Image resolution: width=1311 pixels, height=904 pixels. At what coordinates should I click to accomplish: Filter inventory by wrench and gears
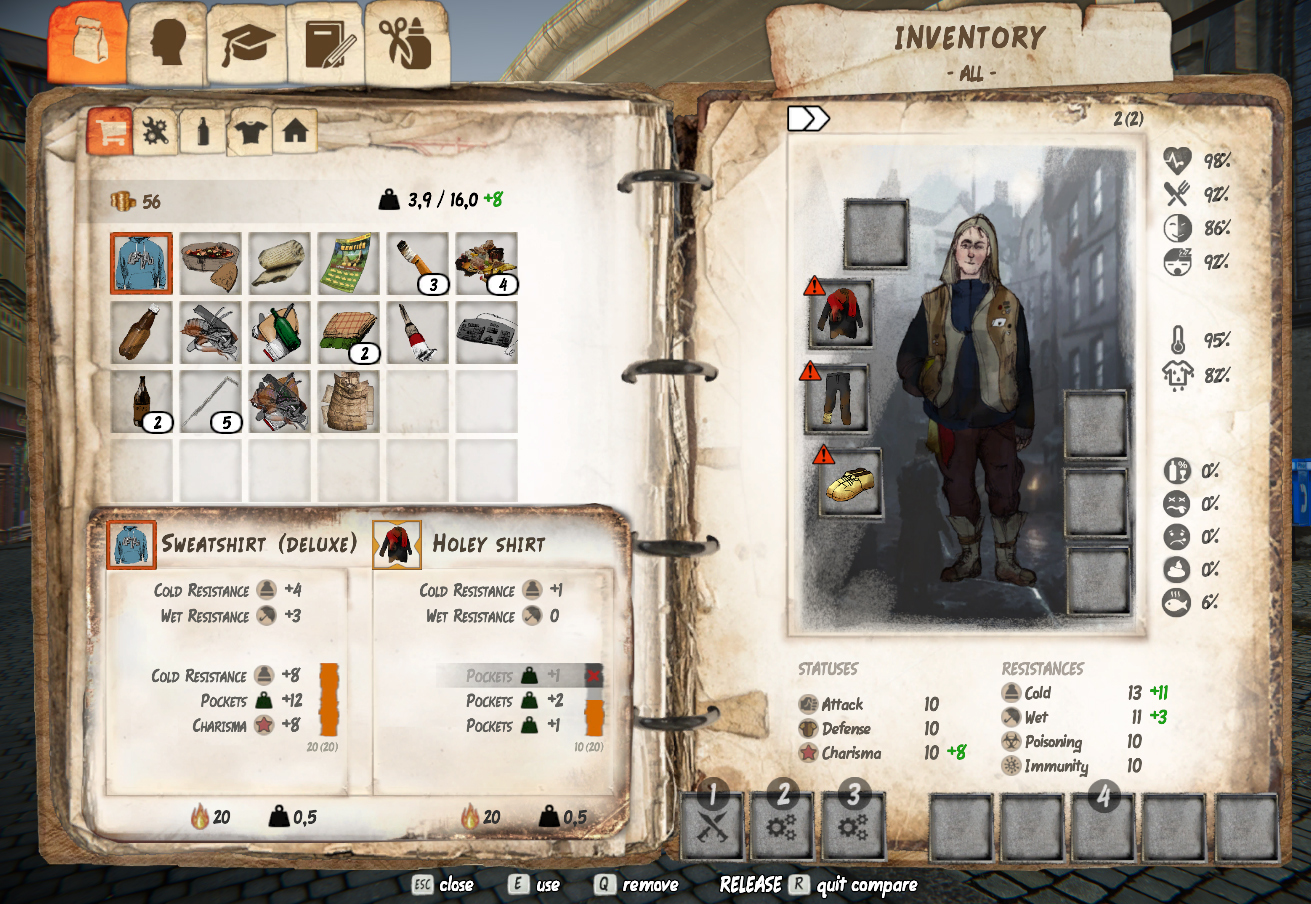coord(156,131)
